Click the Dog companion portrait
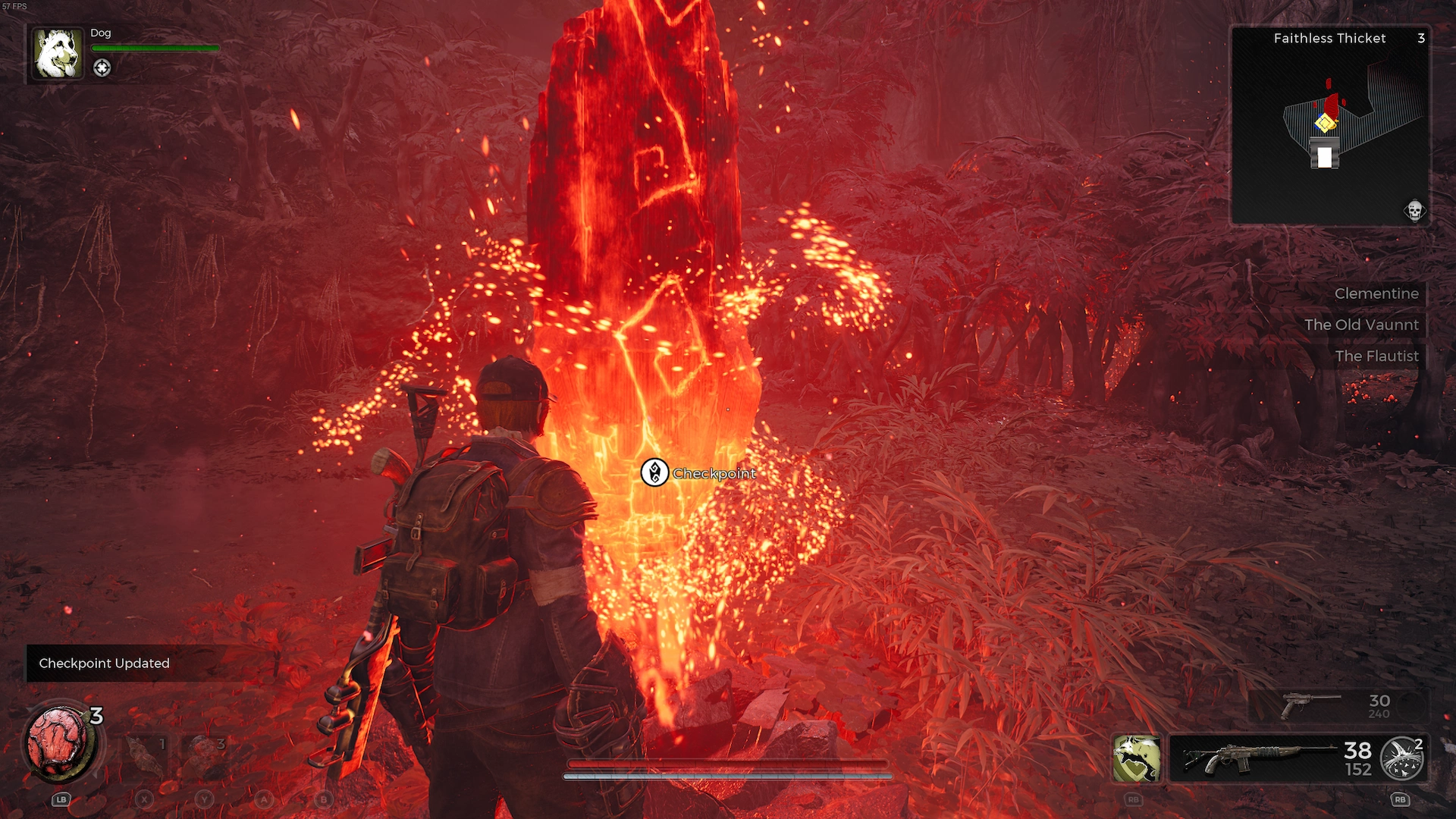The height and width of the screenshot is (819, 1456). [x=57, y=53]
